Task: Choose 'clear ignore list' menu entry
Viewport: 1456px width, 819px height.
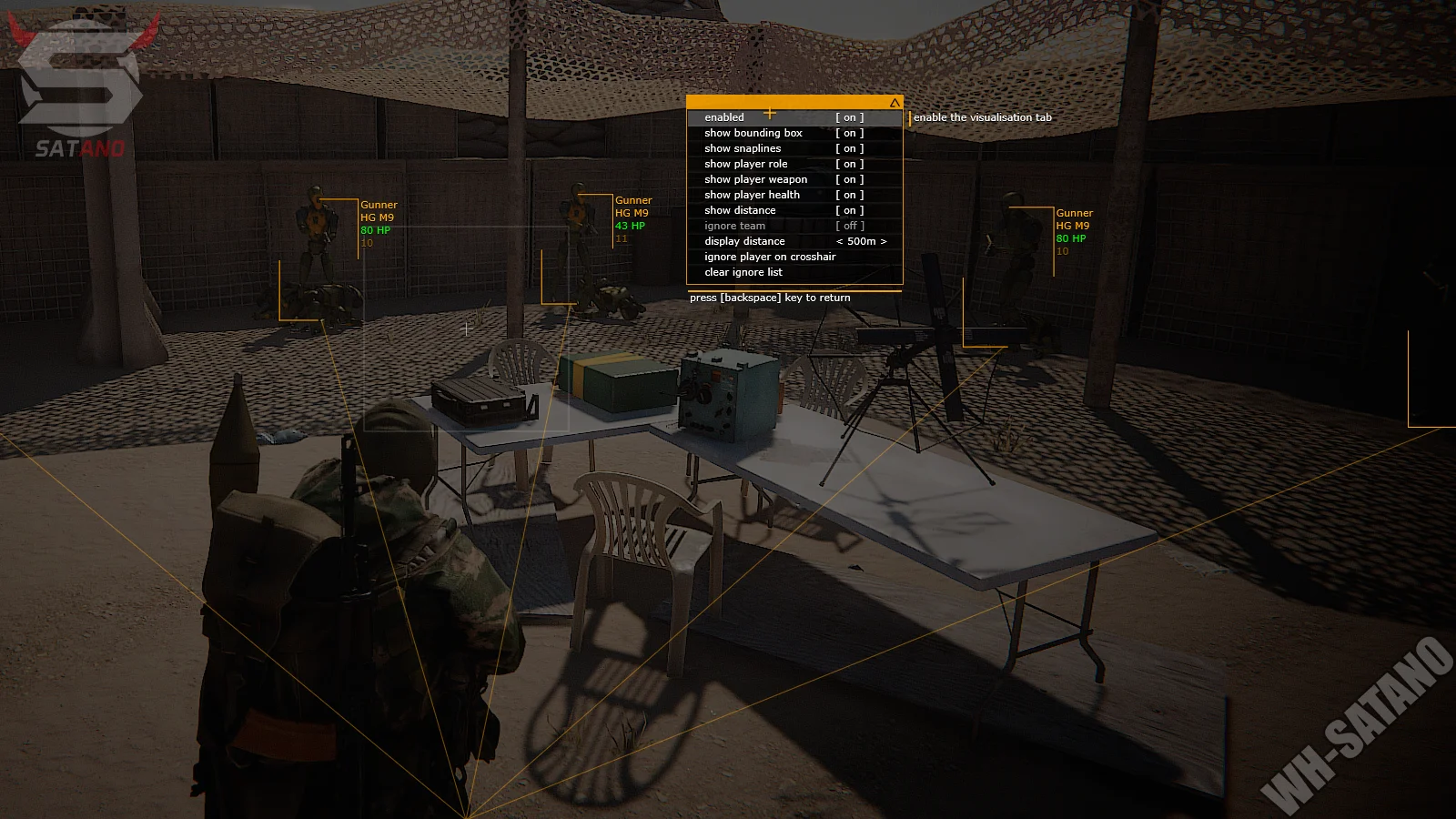Action: click(743, 272)
